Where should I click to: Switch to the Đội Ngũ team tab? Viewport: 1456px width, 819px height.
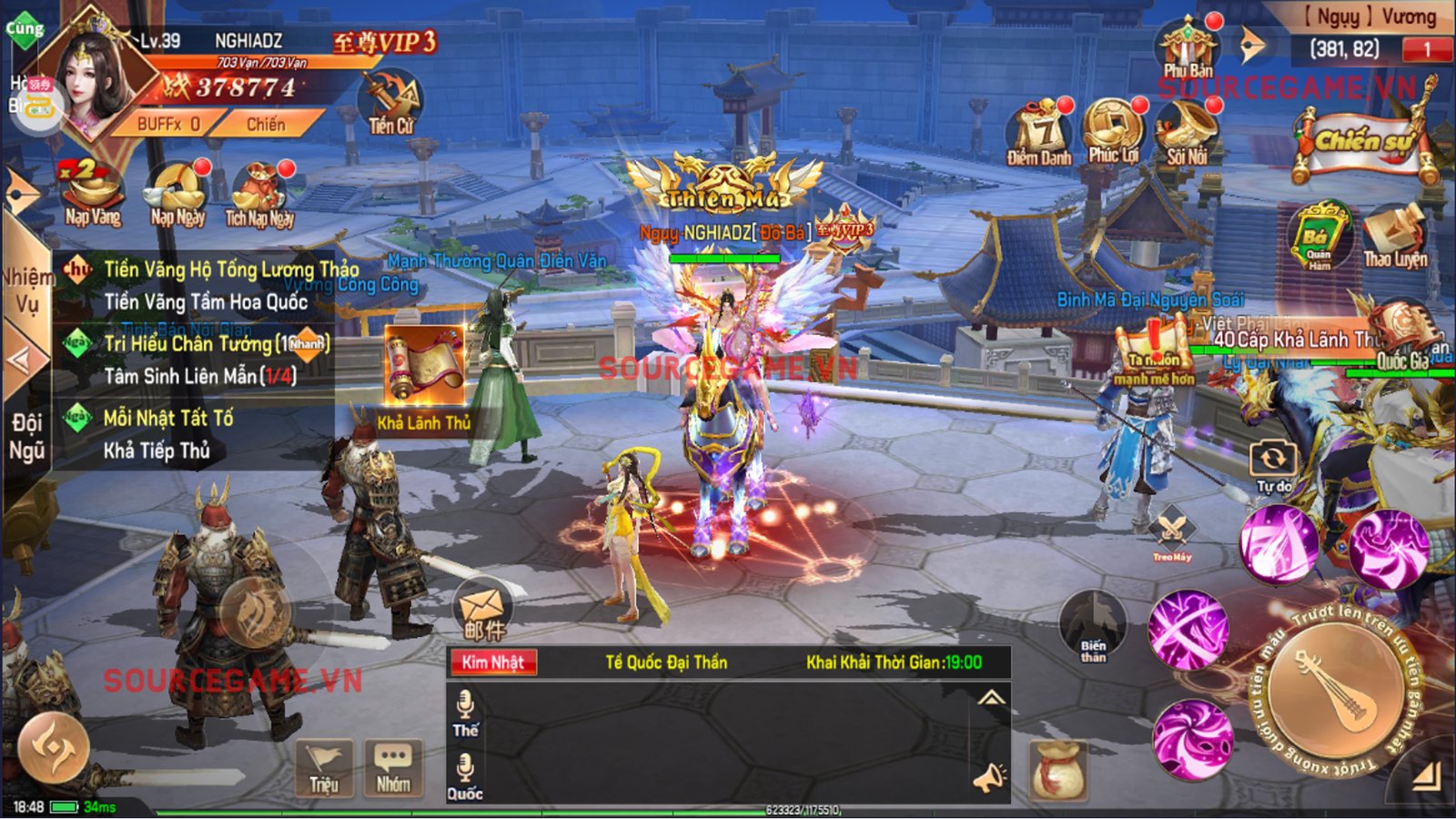(x=26, y=436)
